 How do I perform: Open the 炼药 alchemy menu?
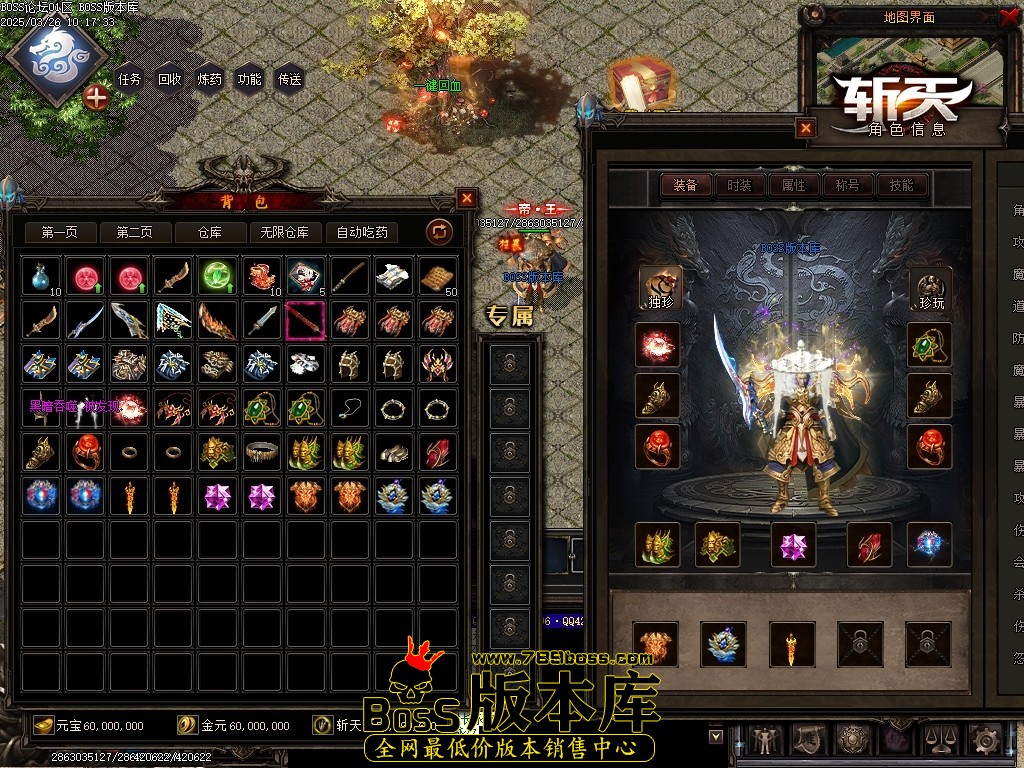[210, 79]
